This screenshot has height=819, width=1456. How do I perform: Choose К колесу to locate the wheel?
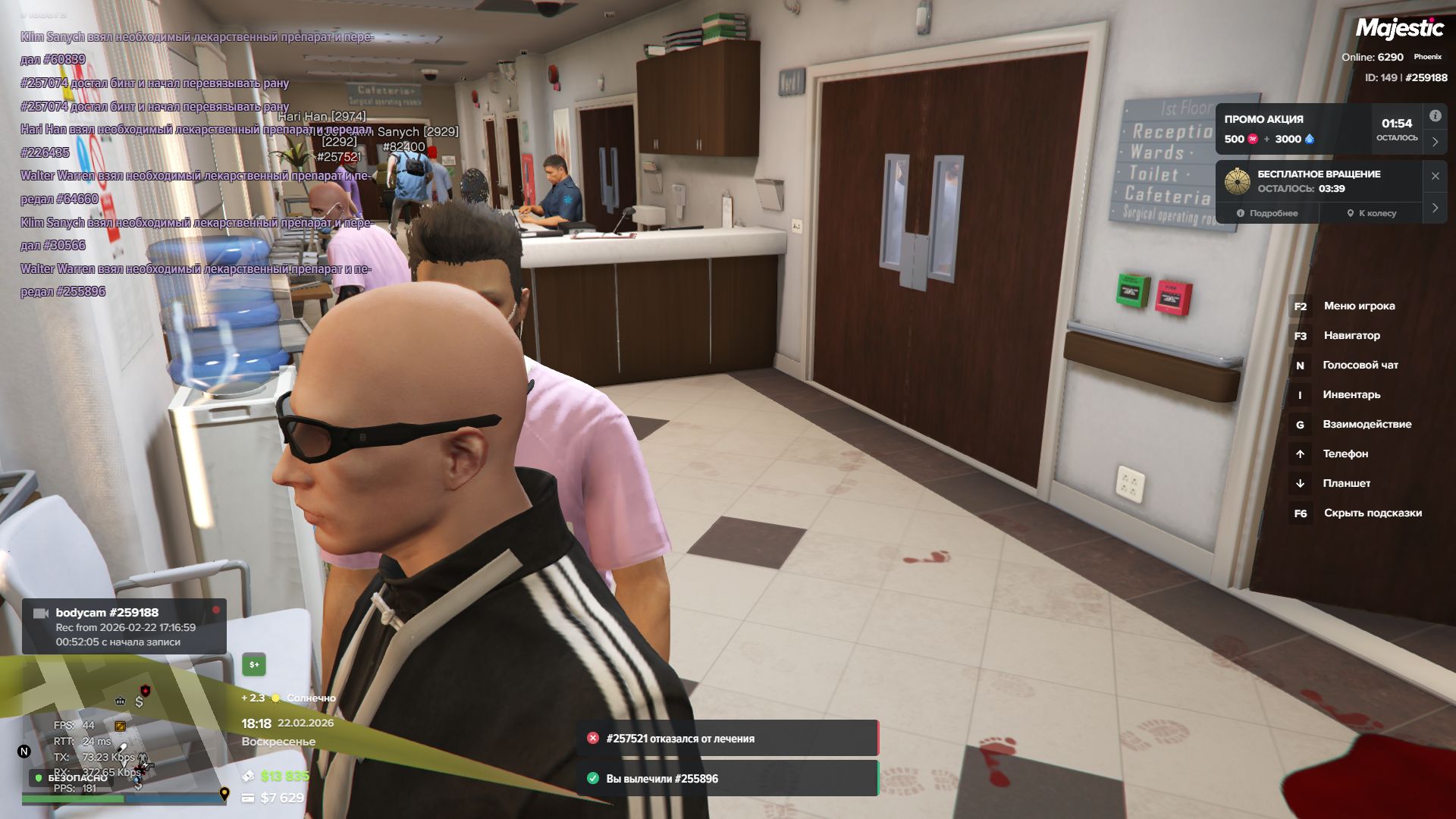(x=1371, y=213)
